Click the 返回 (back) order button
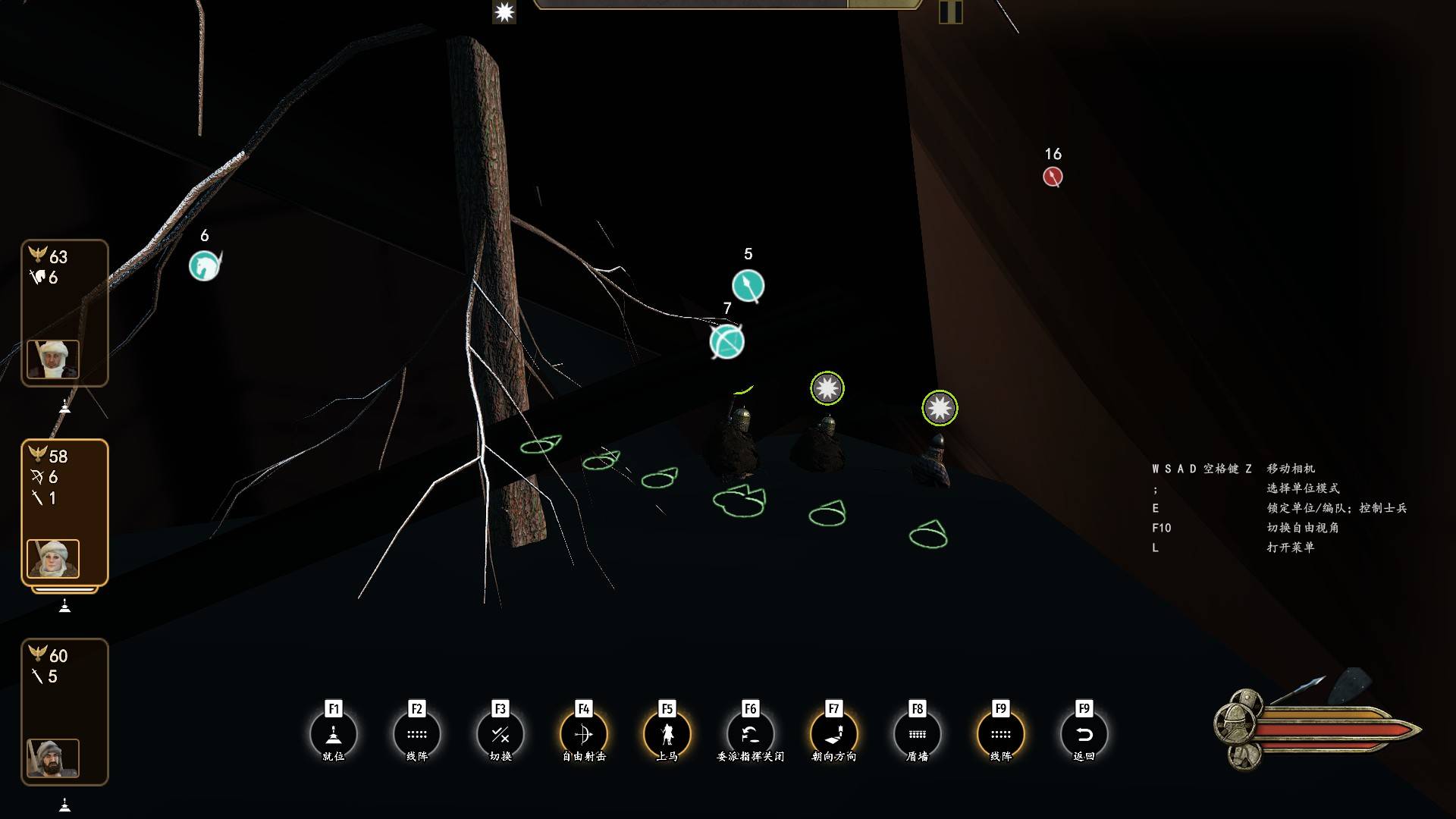Viewport: 1456px width, 819px height. [x=1084, y=734]
